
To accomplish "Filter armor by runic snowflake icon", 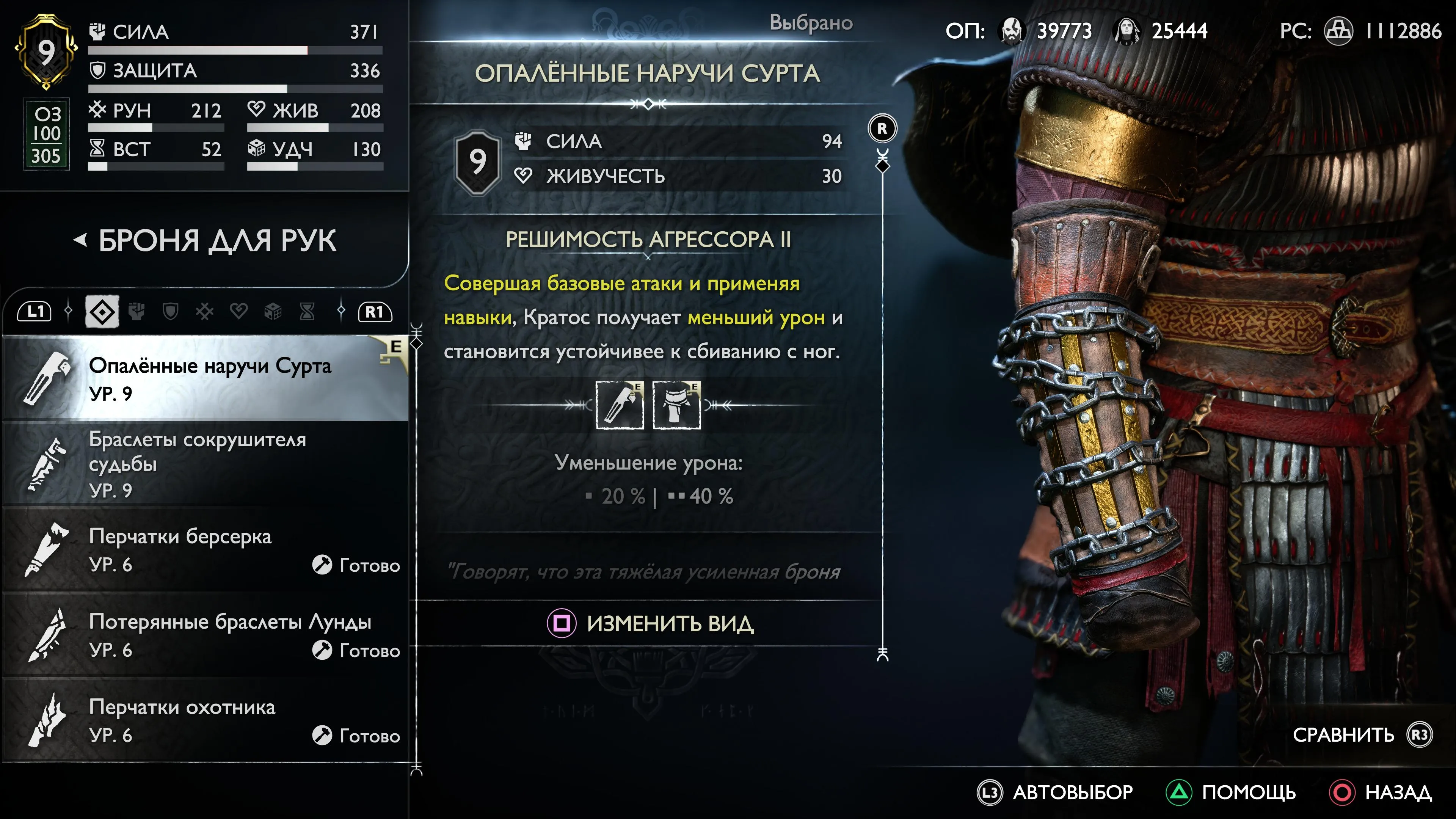I will point(205,311).
